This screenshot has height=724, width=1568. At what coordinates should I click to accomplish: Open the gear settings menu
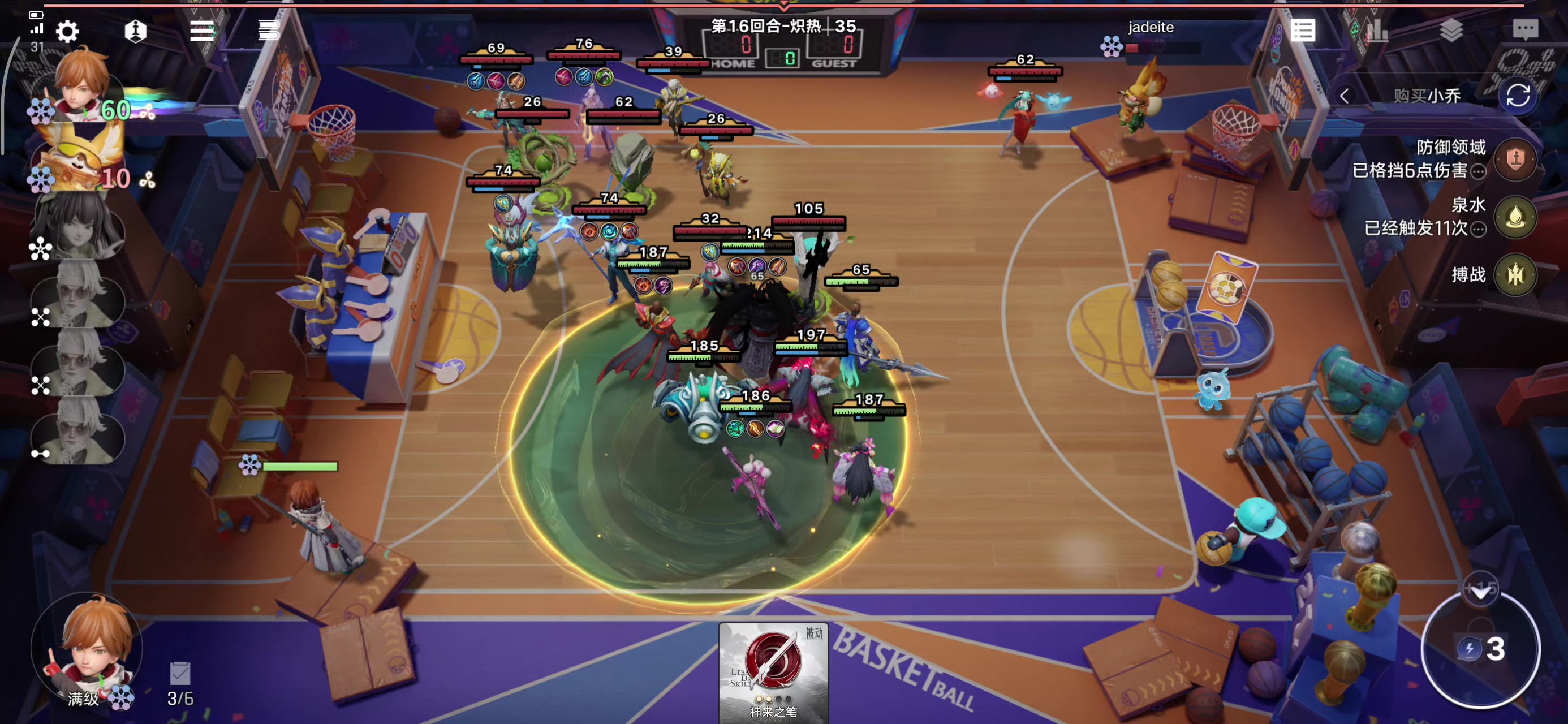tap(67, 31)
